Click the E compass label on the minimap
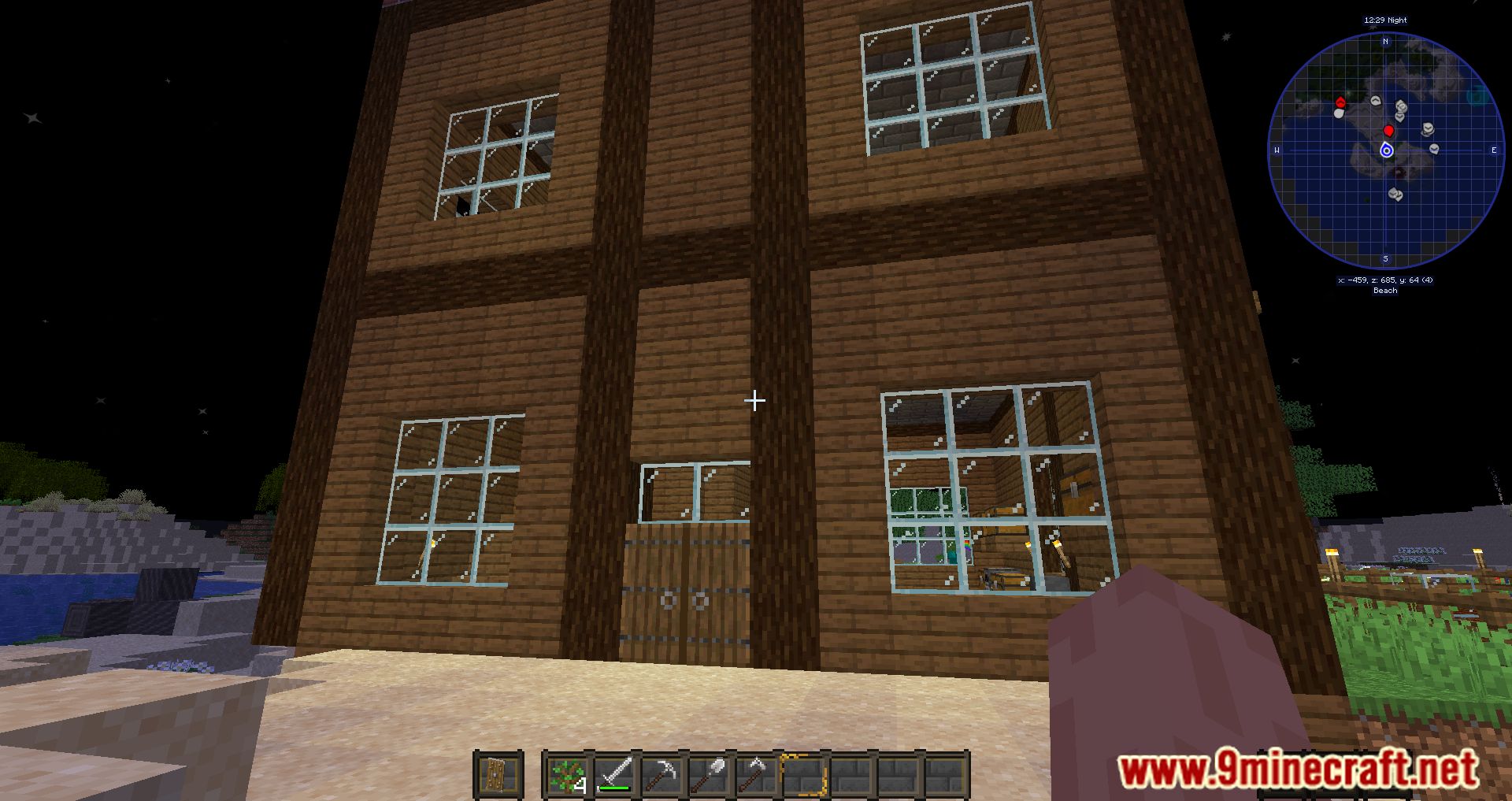The height and width of the screenshot is (801, 1512). 1494,150
